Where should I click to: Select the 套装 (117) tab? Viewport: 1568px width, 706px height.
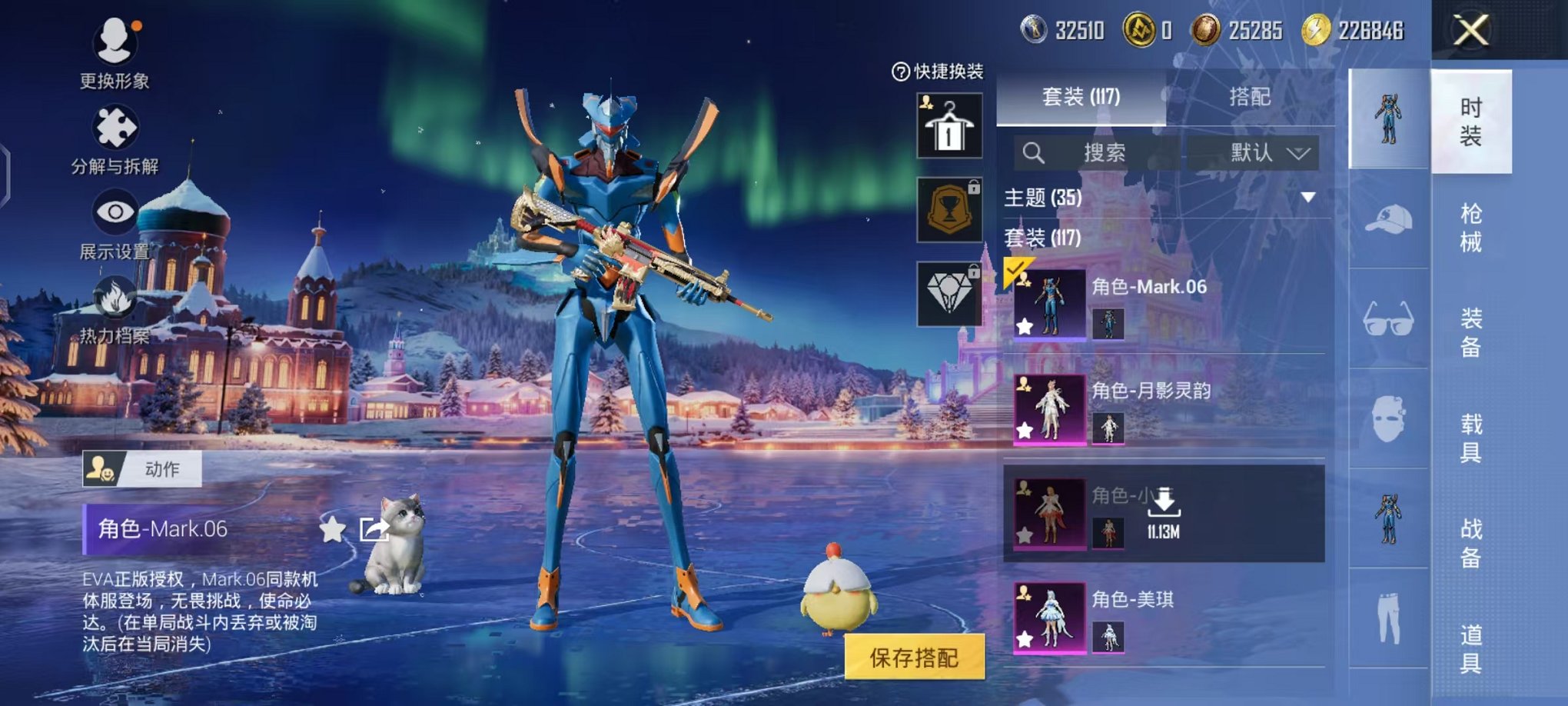(x=1081, y=97)
